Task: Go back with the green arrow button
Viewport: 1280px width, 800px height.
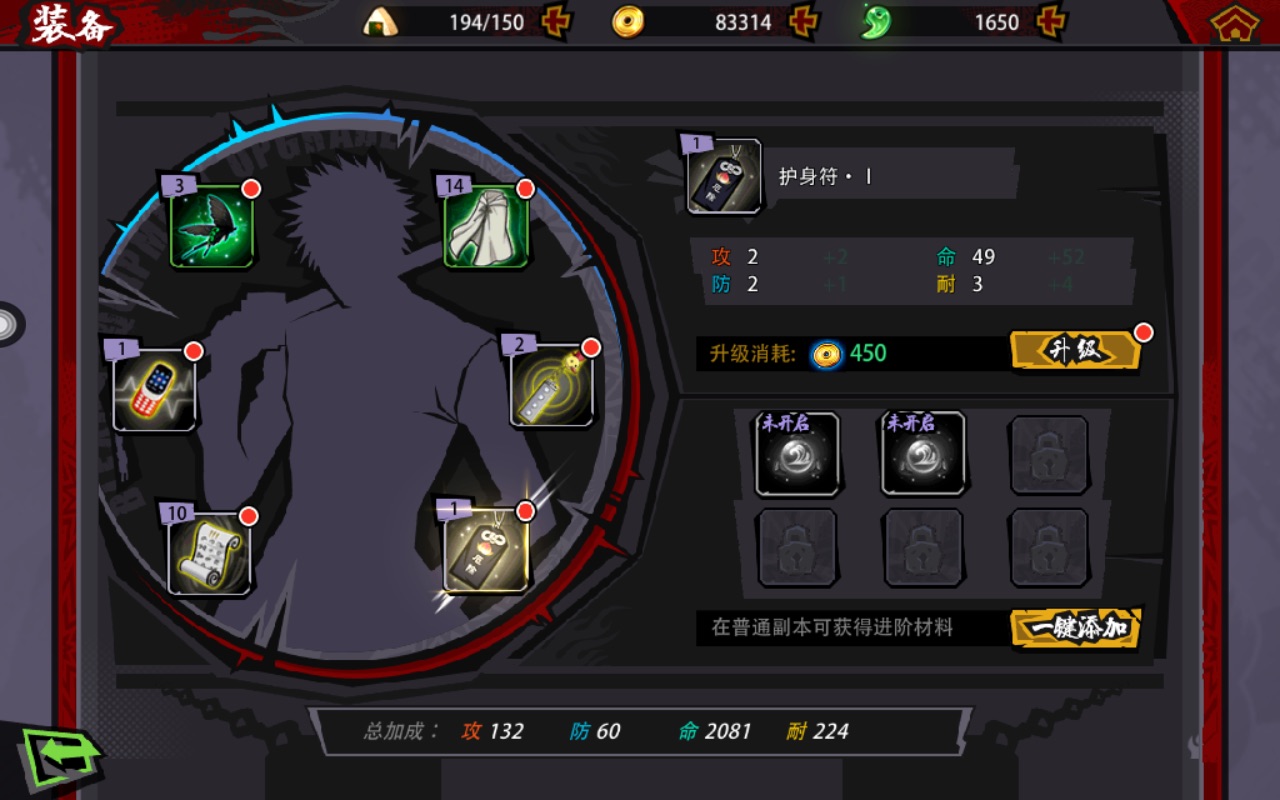Action: [x=60, y=757]
